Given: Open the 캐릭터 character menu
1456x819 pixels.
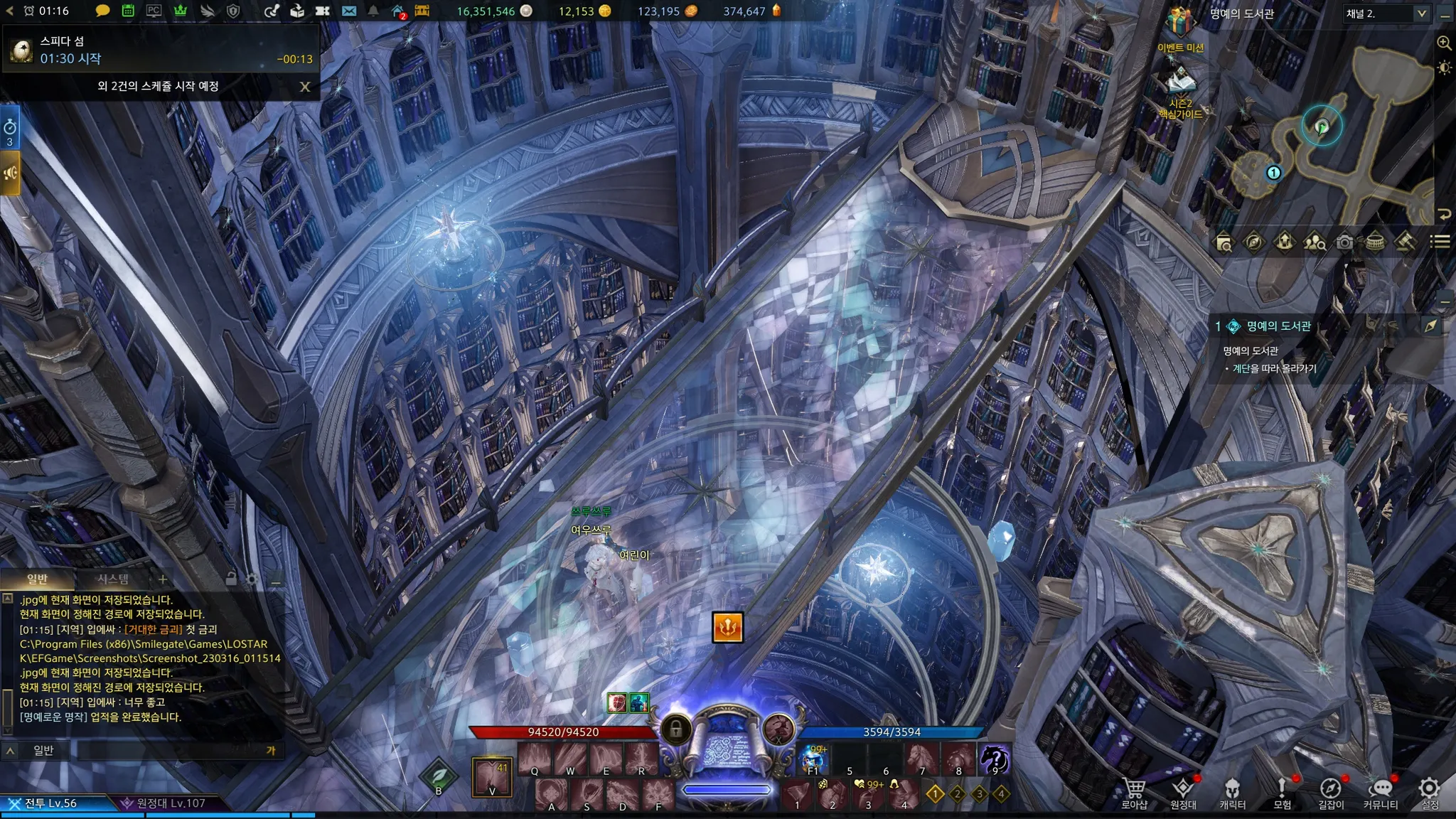Looking at the screenshot, I should pyautogui.click(x=1232, y=791).
